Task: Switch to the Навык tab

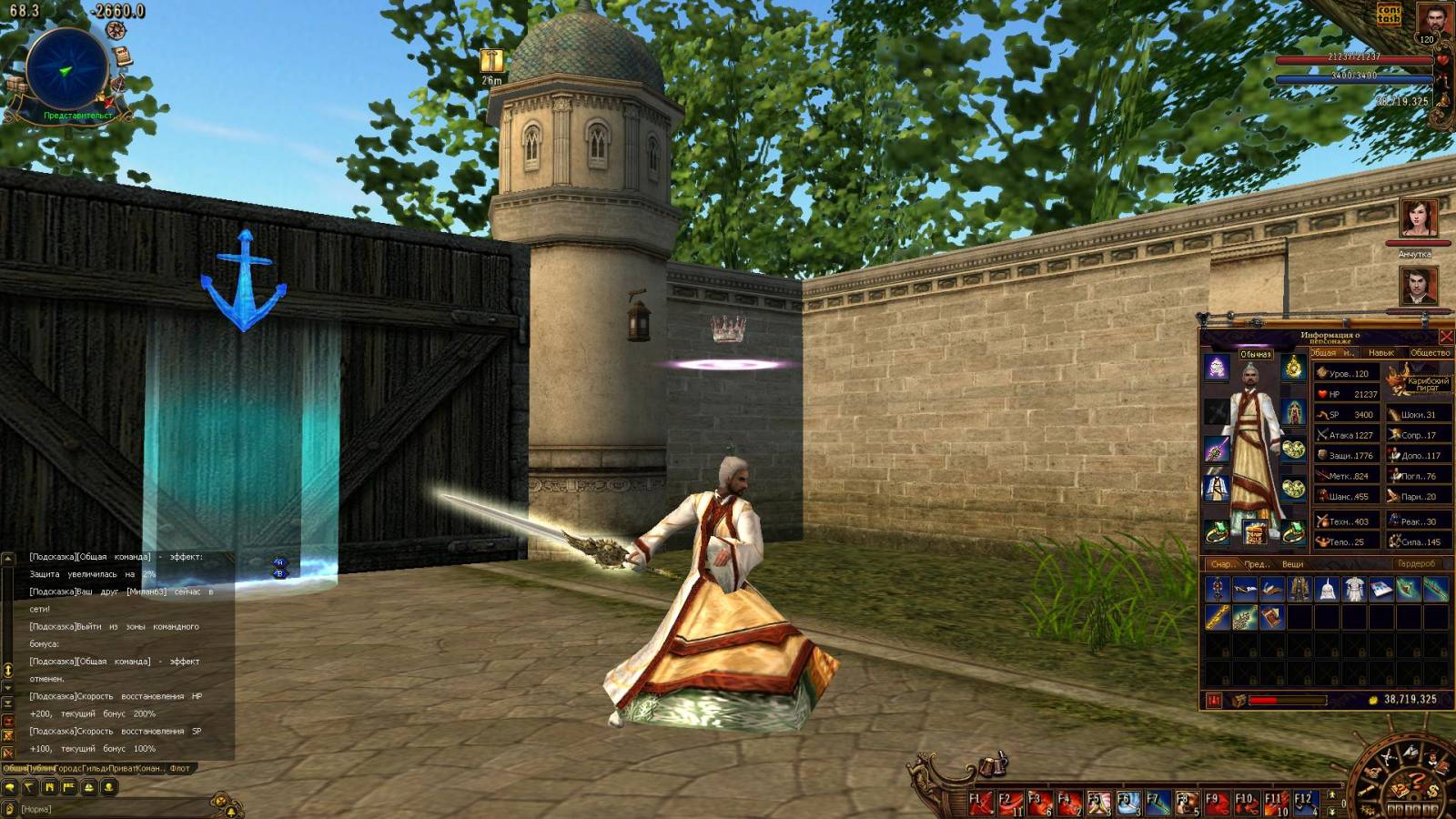Action: point(1380,353)
